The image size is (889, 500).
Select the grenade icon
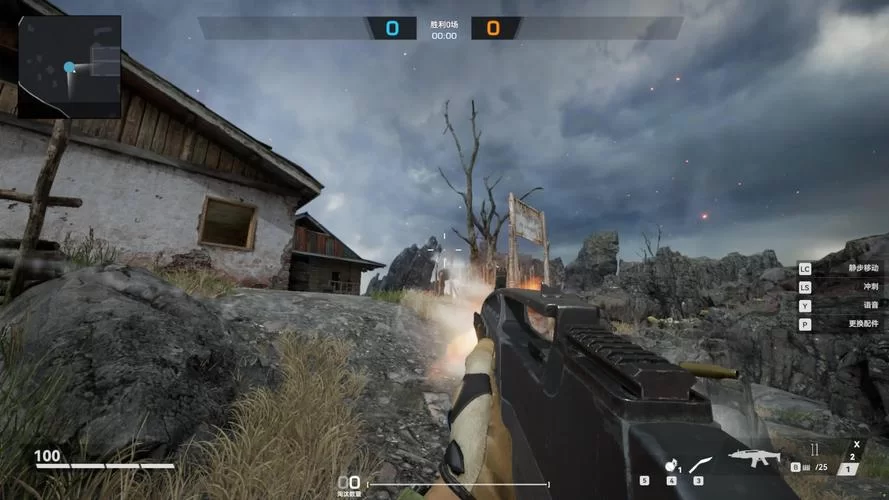coord(669,465)
